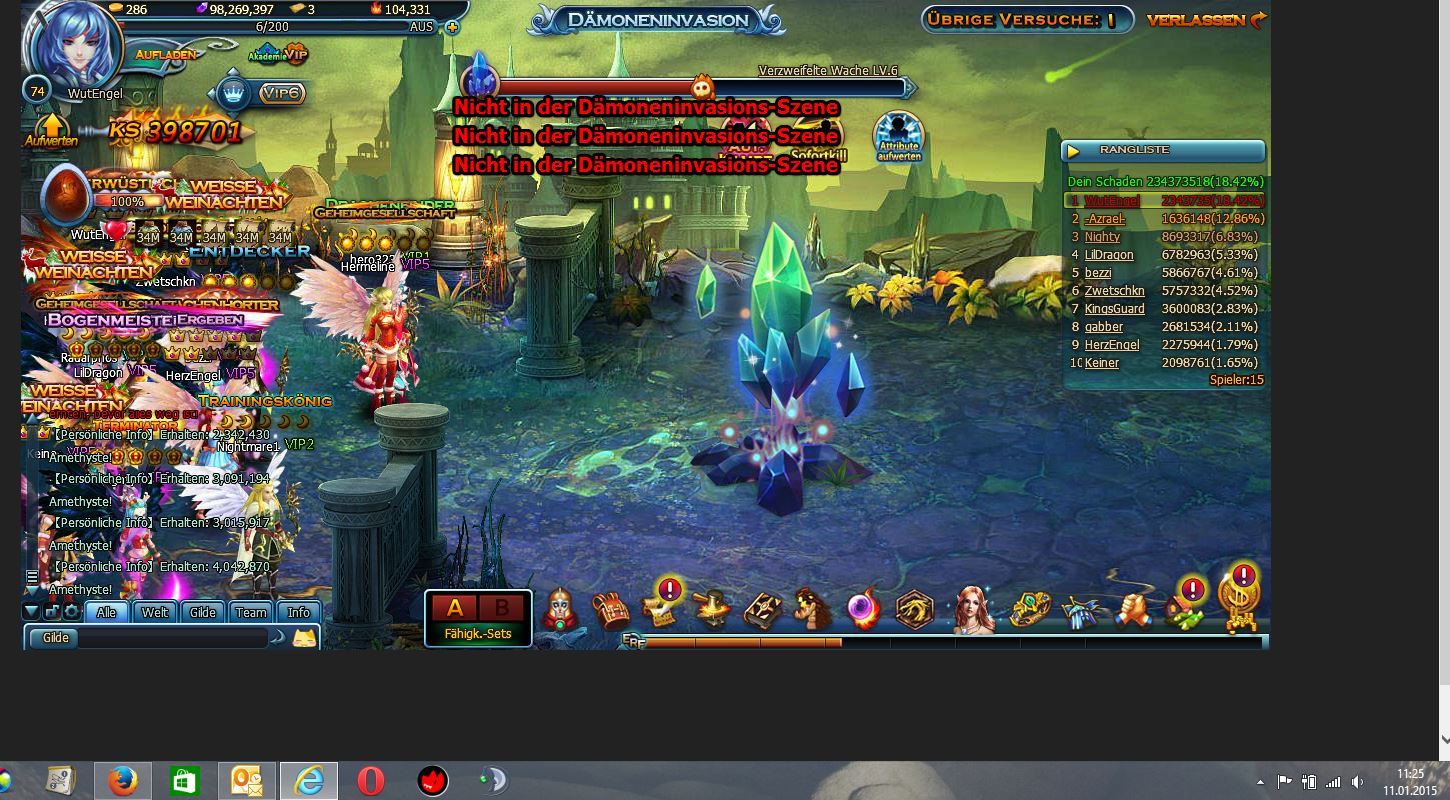Select skill set A
This screenshot has width=1450, height=800.
click(455, 608)
